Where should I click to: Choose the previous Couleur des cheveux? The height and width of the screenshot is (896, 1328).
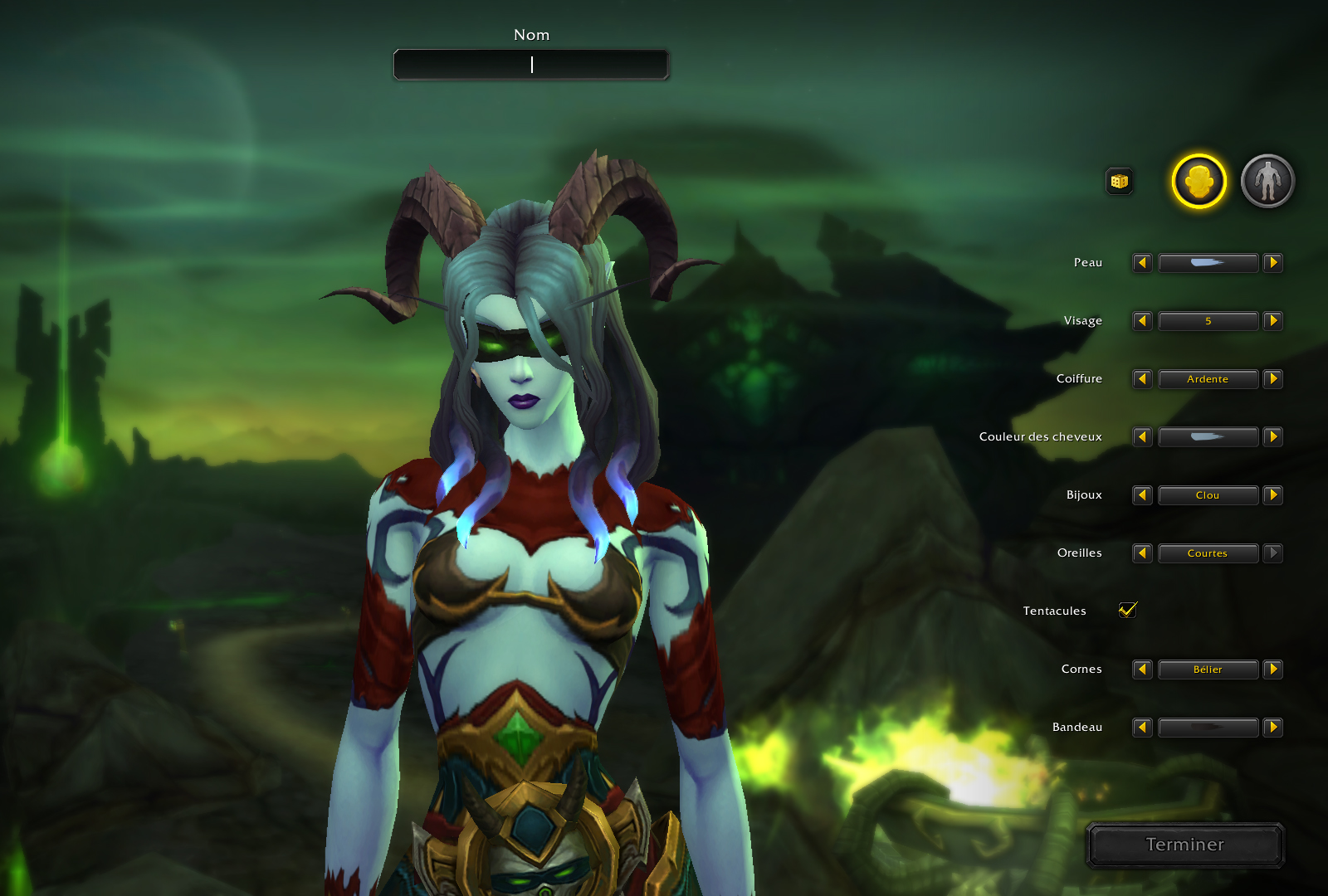coord(1142,437)
